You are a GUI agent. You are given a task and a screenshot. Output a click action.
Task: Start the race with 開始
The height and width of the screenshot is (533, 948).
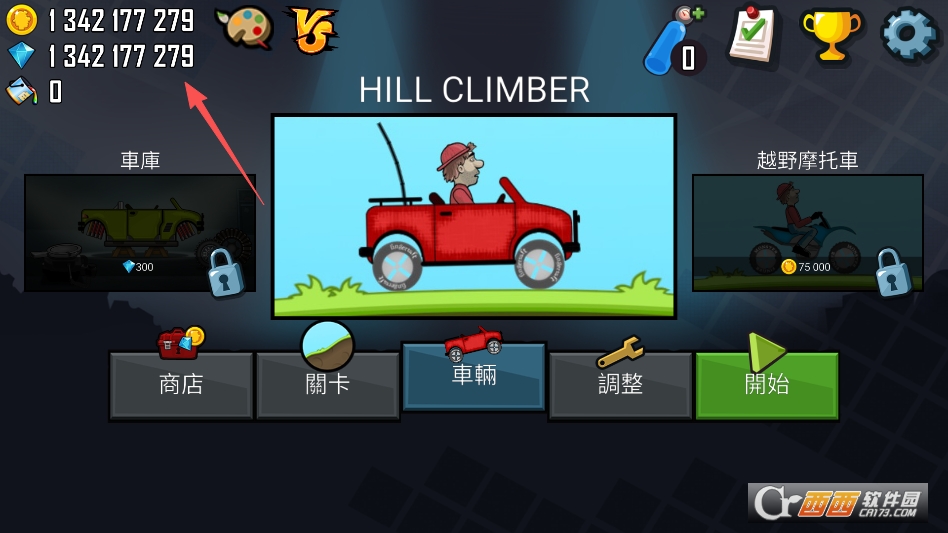pos(767,384)
